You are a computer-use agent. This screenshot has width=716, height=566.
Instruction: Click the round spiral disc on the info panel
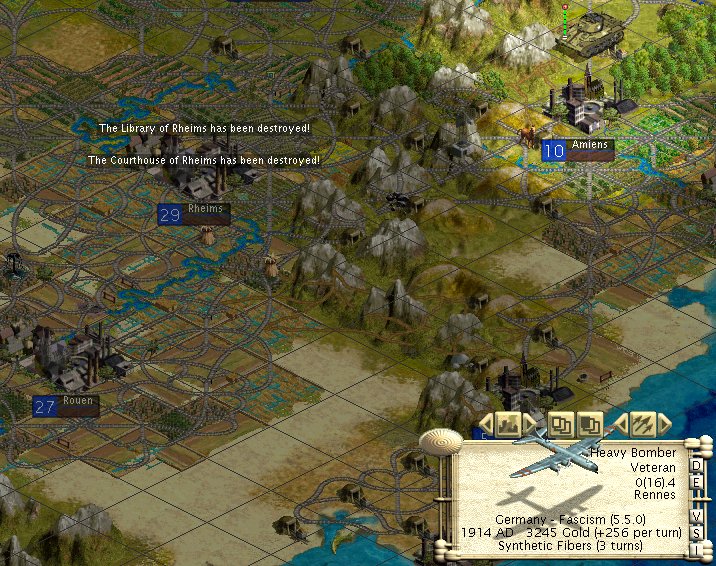(x=438, y=440)
